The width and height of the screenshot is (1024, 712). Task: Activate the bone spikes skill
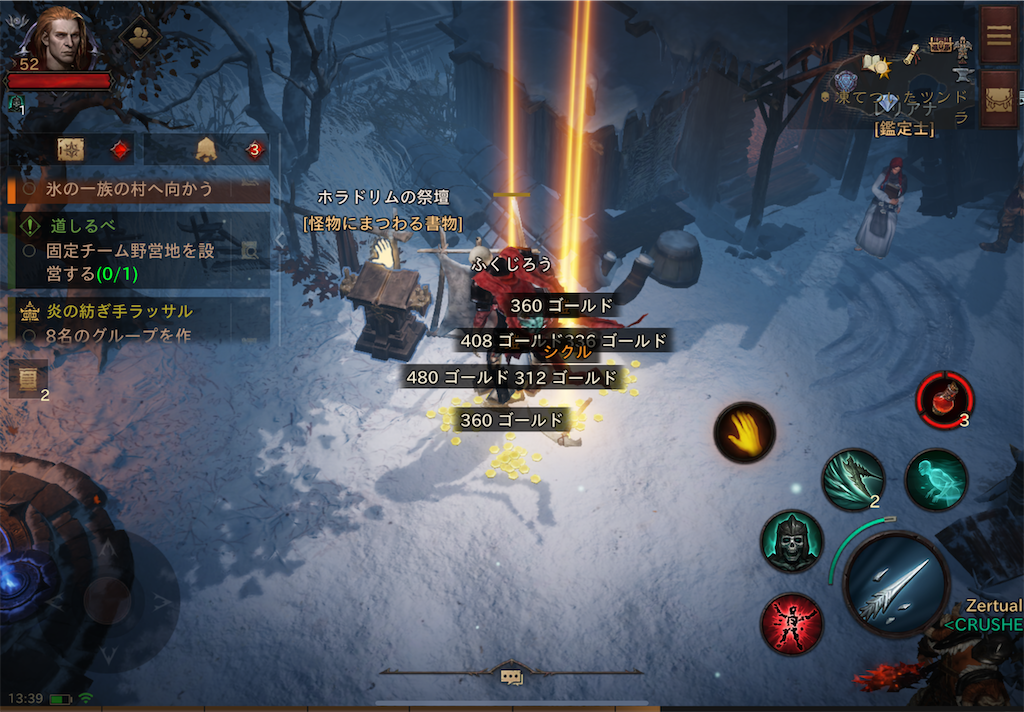click(x=853, y=479)
